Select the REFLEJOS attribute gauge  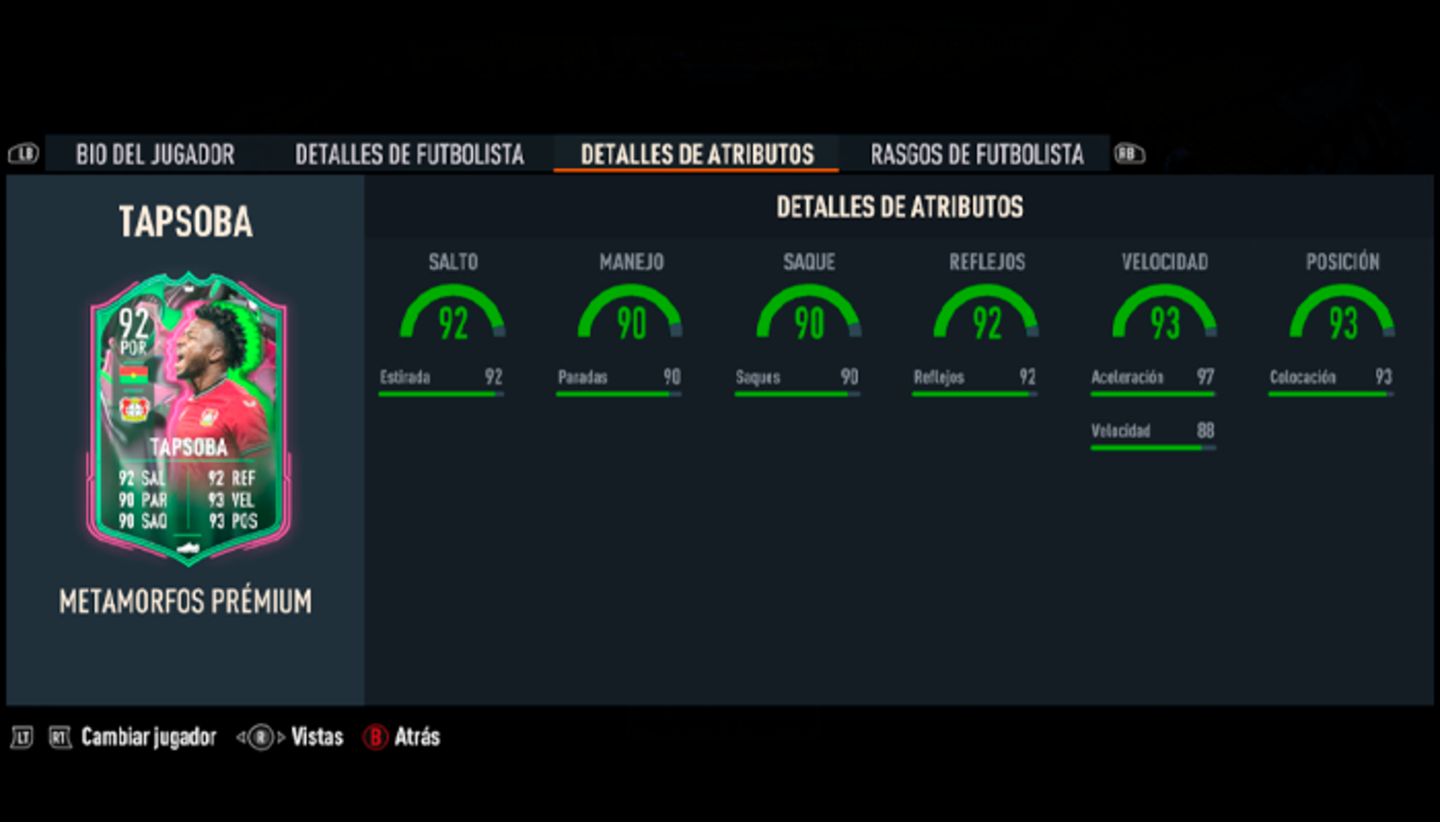tap(985, 315)
